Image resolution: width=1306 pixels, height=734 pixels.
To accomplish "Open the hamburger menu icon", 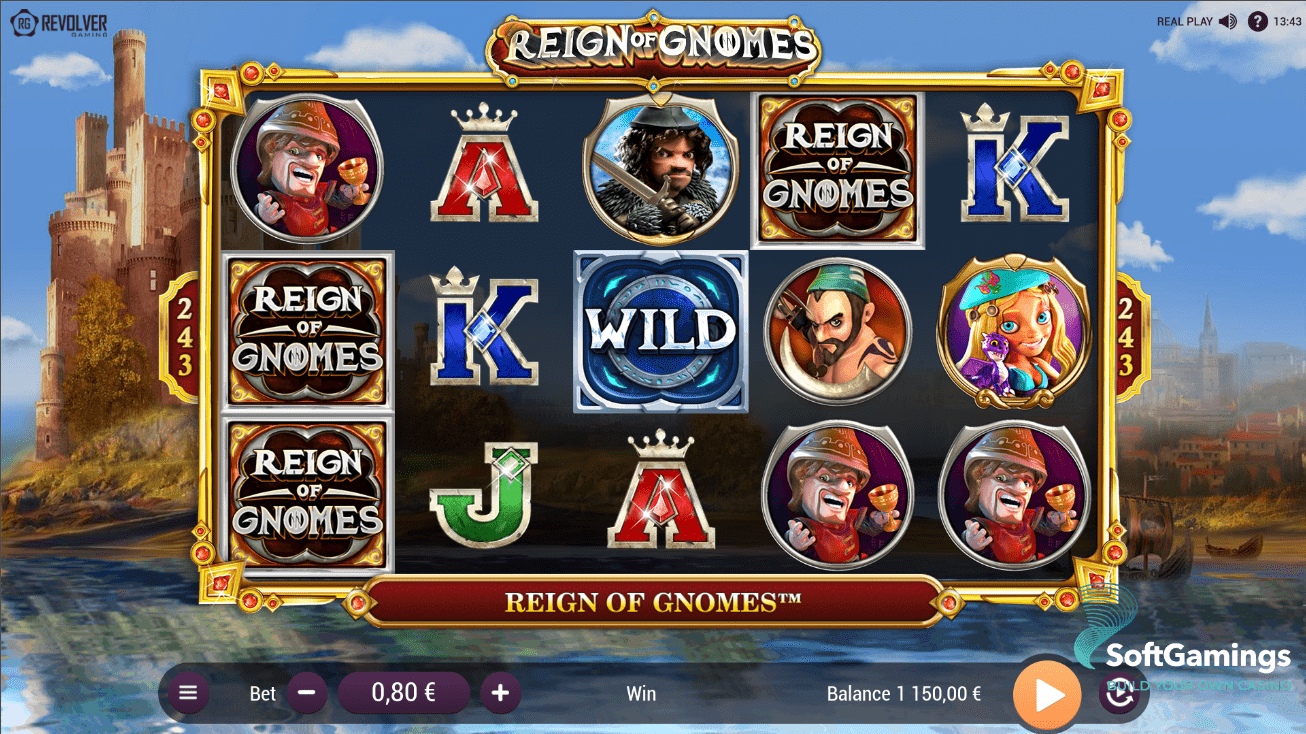I will 187,692.
